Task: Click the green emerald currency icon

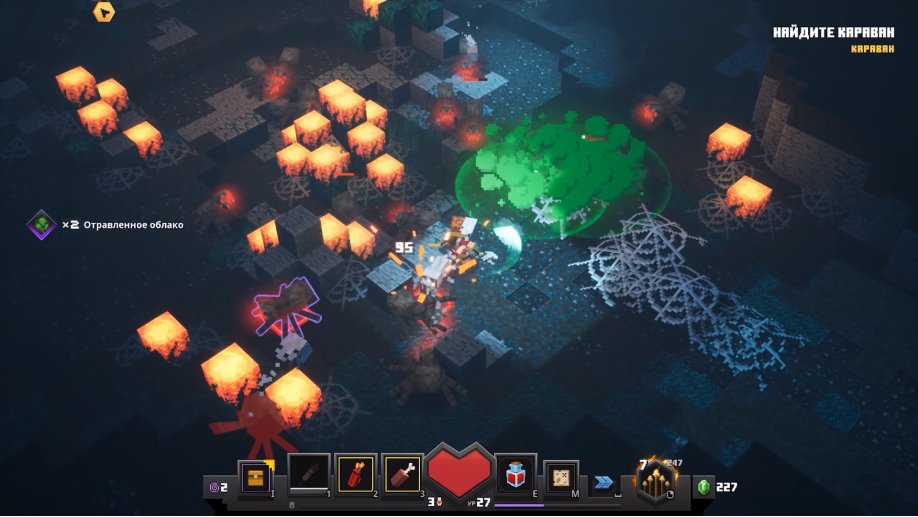Action: (x=703, y=487)
